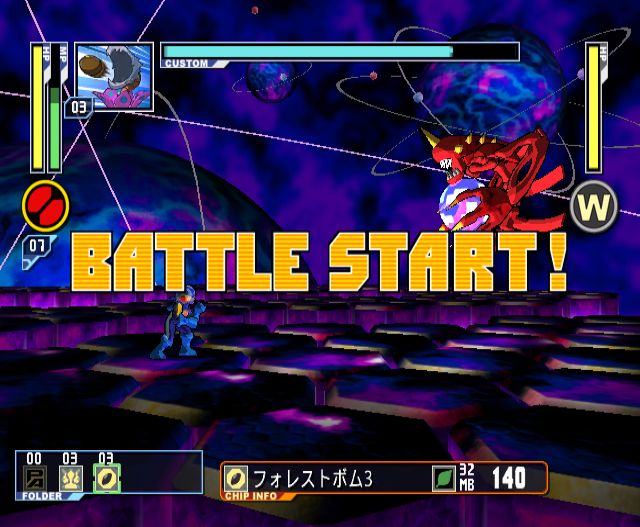
Task: Choose the flame-shaped chip in the folder
Action: point(70,480)
